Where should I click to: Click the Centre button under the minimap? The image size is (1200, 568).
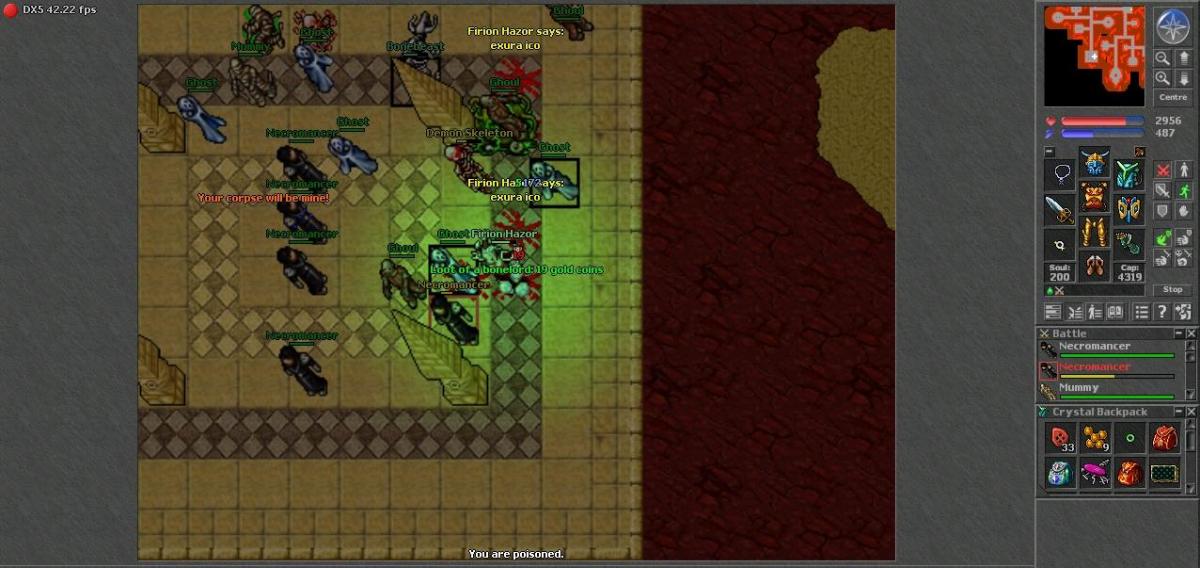pyautogui.click(x=1172, y=97)
